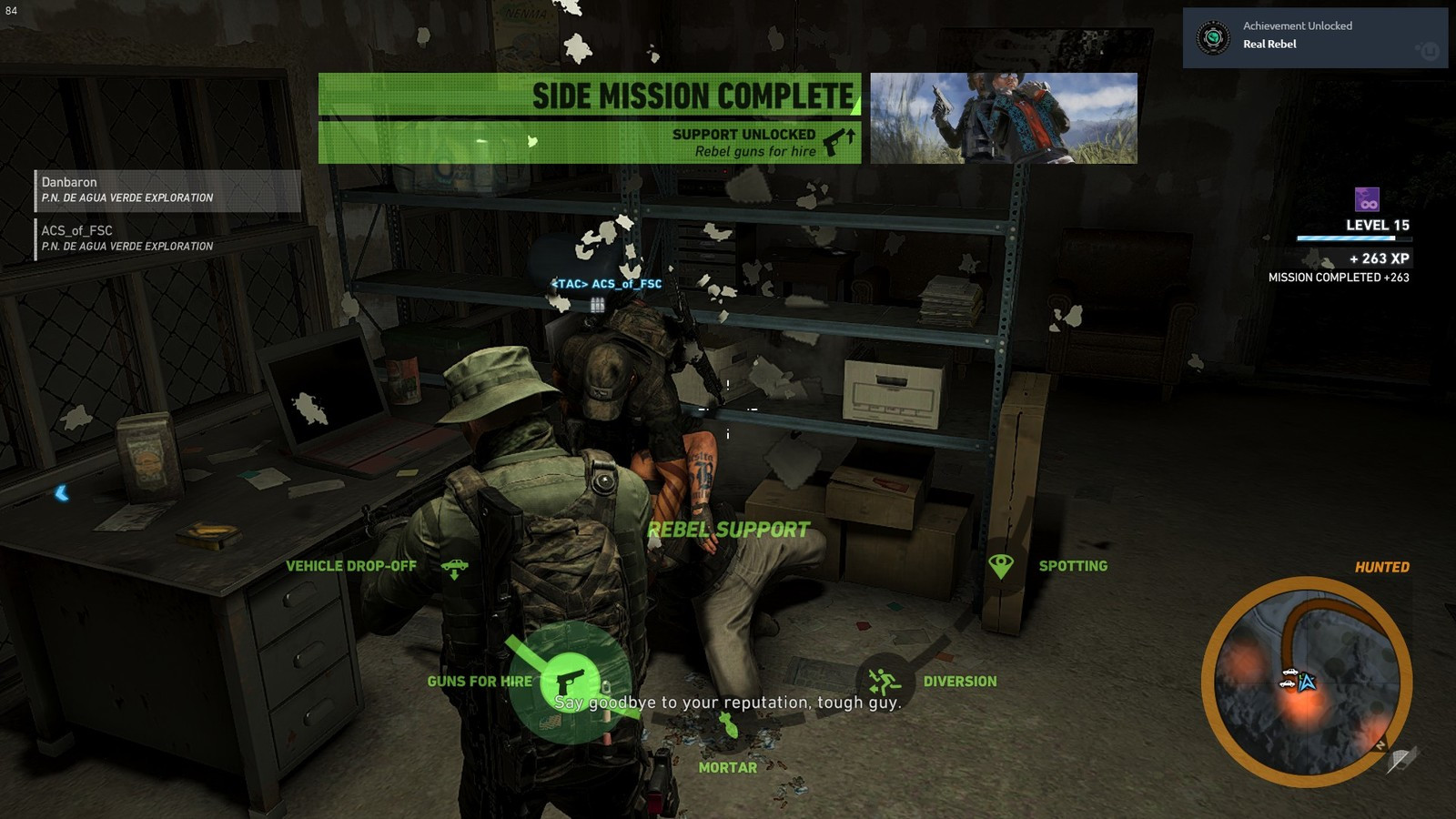
Task: Click the circular minimap
Action: 1306,682
